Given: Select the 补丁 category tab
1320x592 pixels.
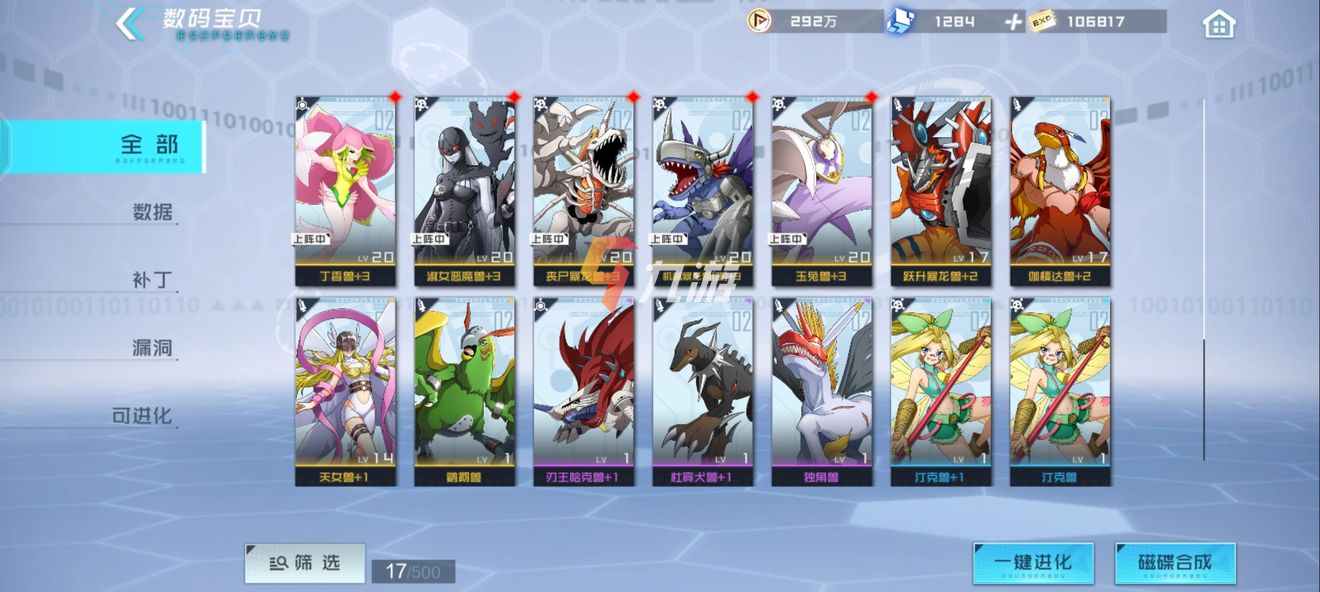Looking at the screenshot, I should coord(152,279).
